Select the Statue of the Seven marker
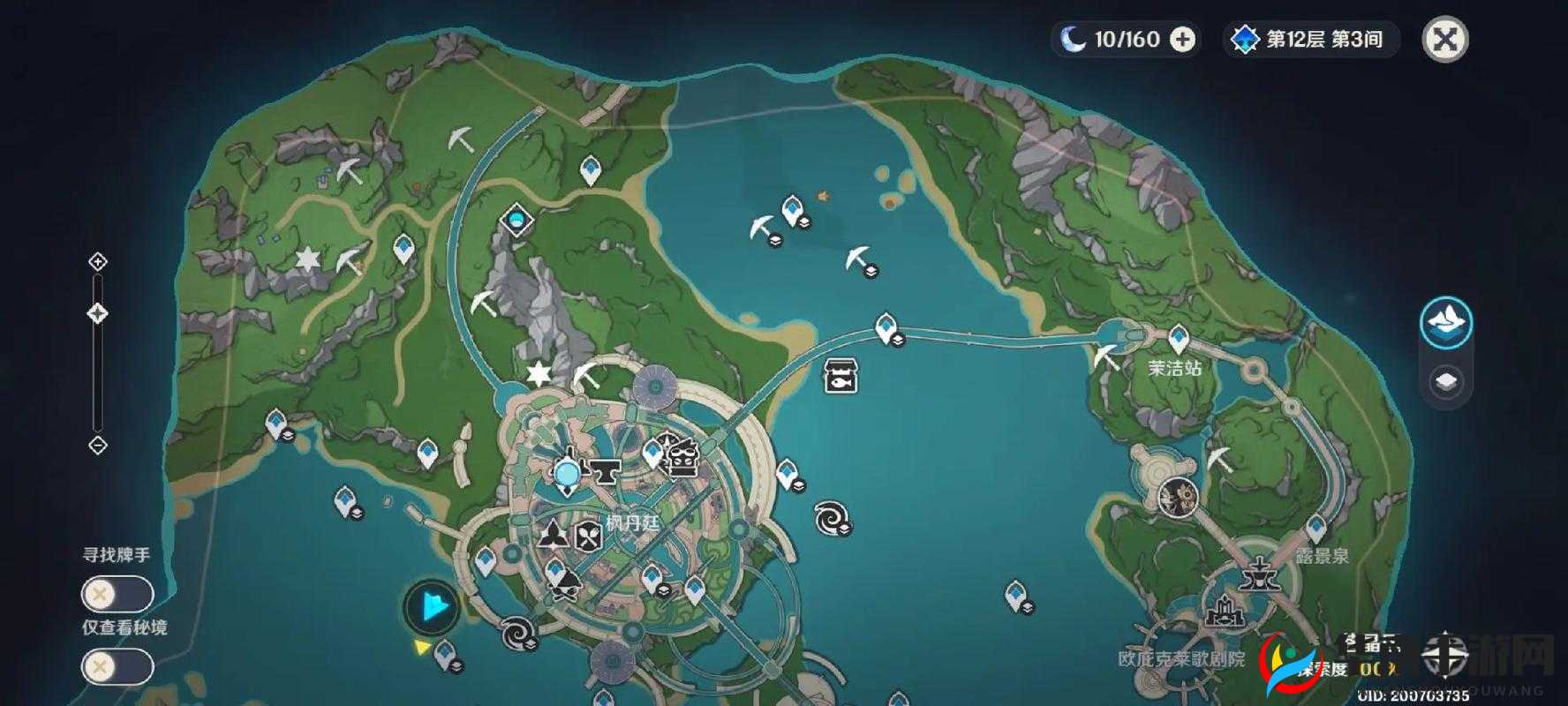The width and height of the screenshot is (1568, 706). (x=566, y=472)
